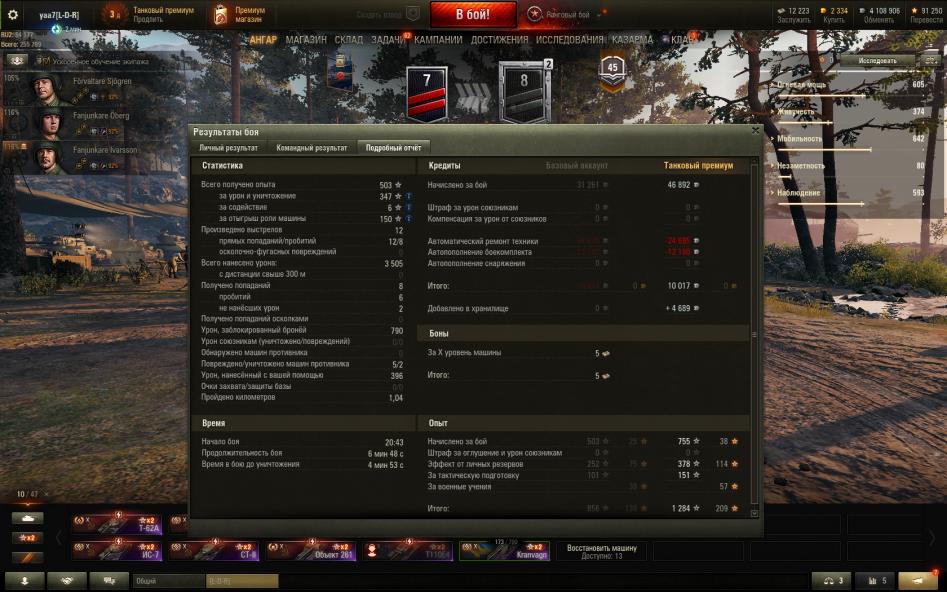Open the «Общий» chat channel tab
Viewport: 947px width, 592px height.
(167, 581)
